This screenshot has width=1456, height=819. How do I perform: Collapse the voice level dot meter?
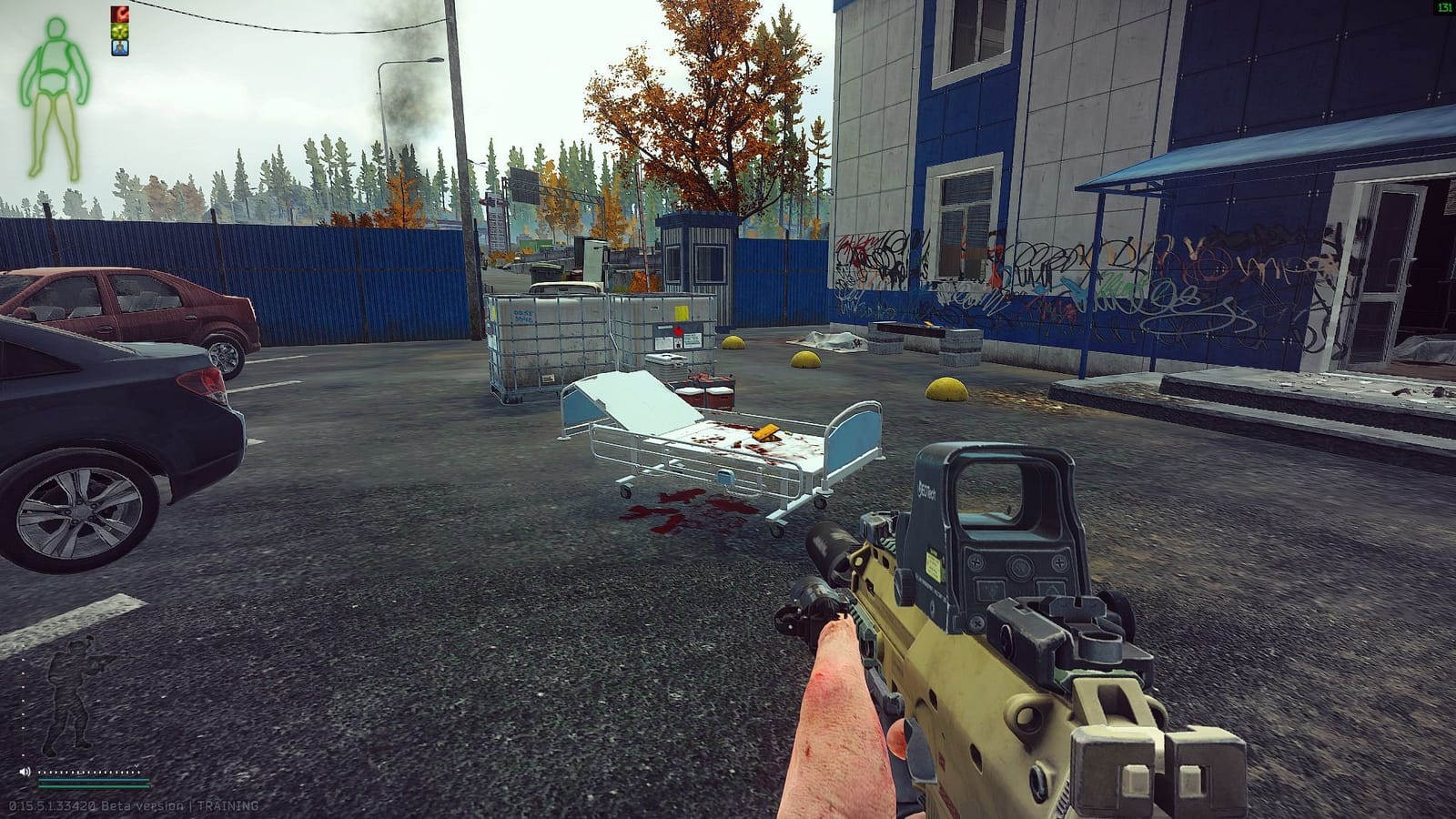[89, 772]
